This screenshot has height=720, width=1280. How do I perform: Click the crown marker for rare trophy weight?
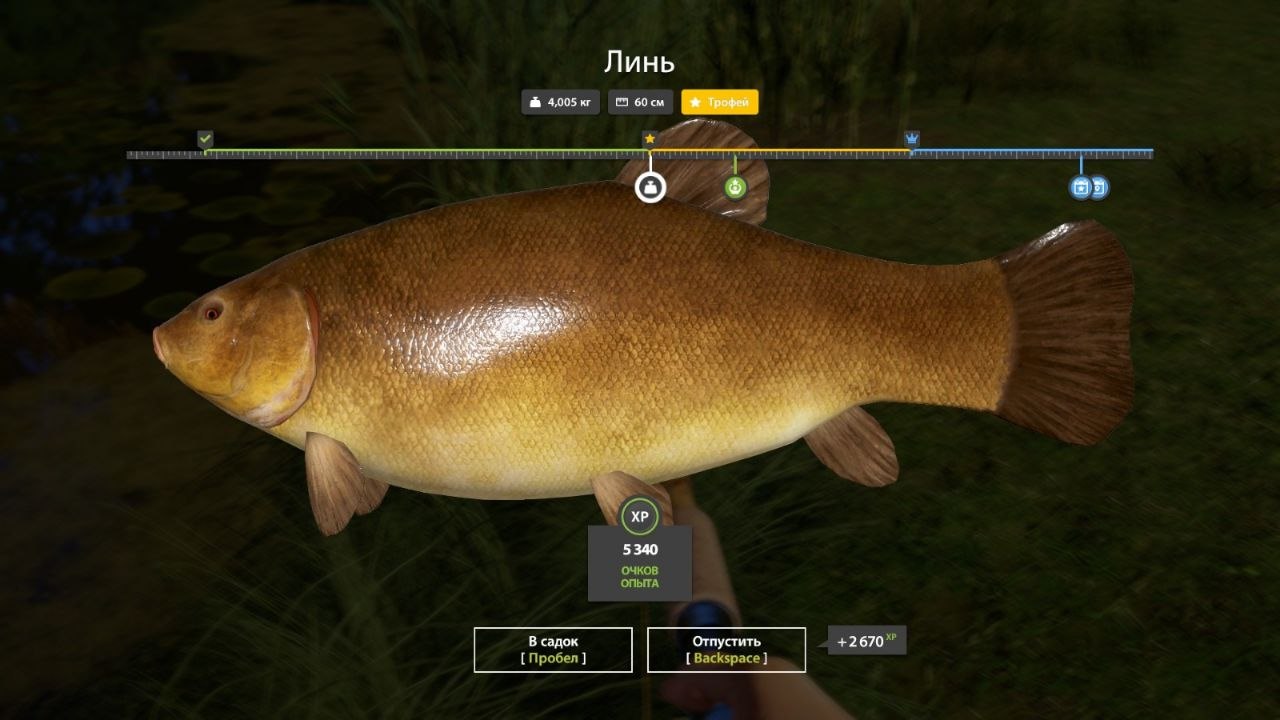911,136
